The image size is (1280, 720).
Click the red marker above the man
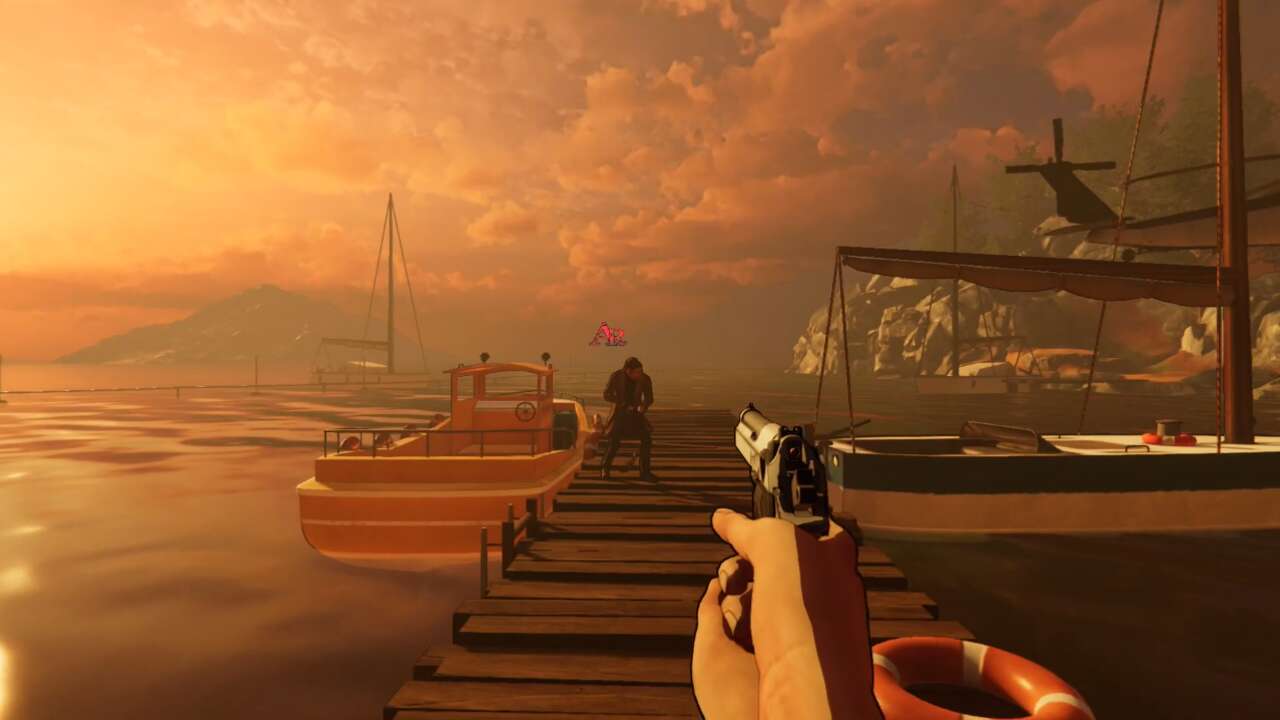[x=607, y=335]
